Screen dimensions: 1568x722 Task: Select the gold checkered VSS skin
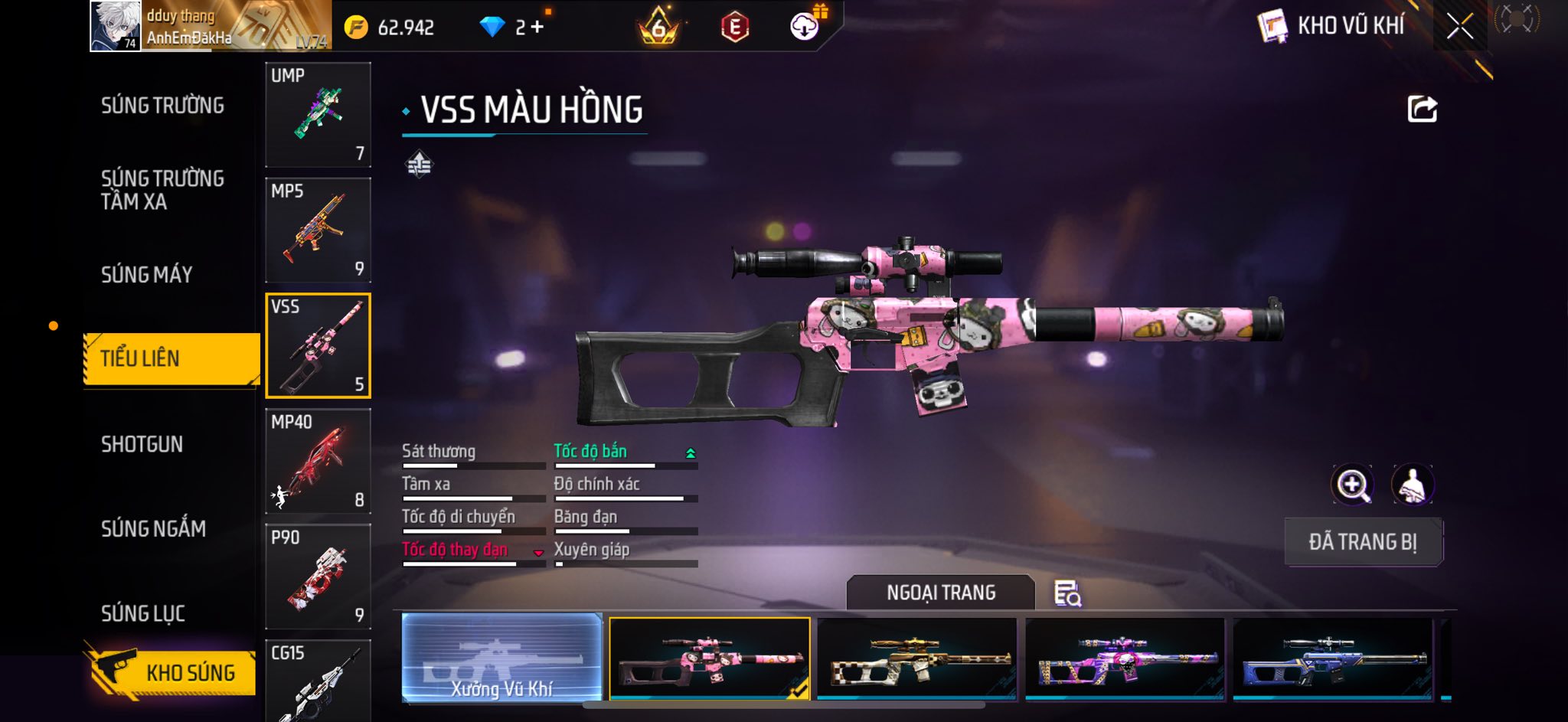[917, 659]
